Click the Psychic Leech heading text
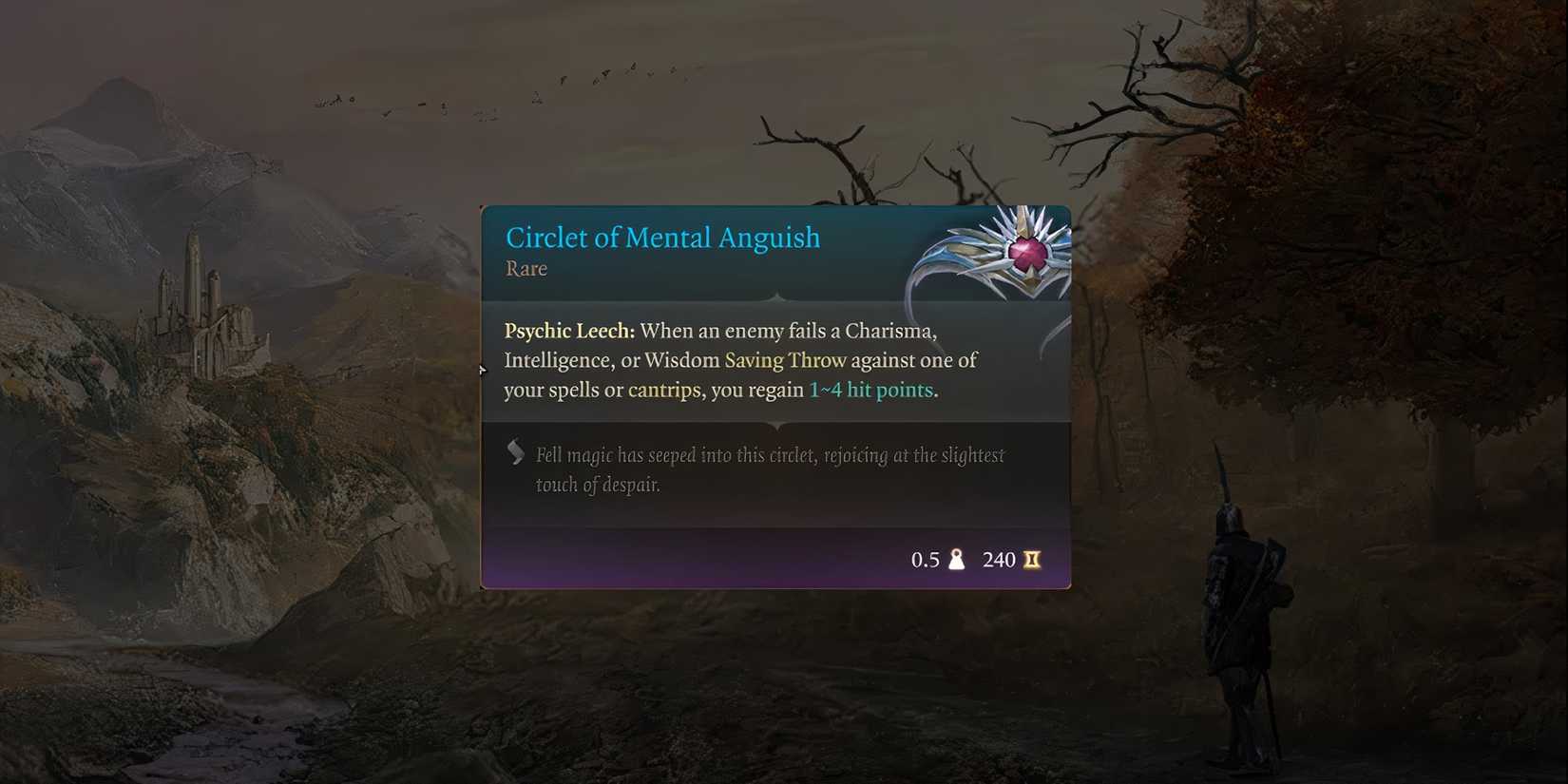 tap(565, 331)
